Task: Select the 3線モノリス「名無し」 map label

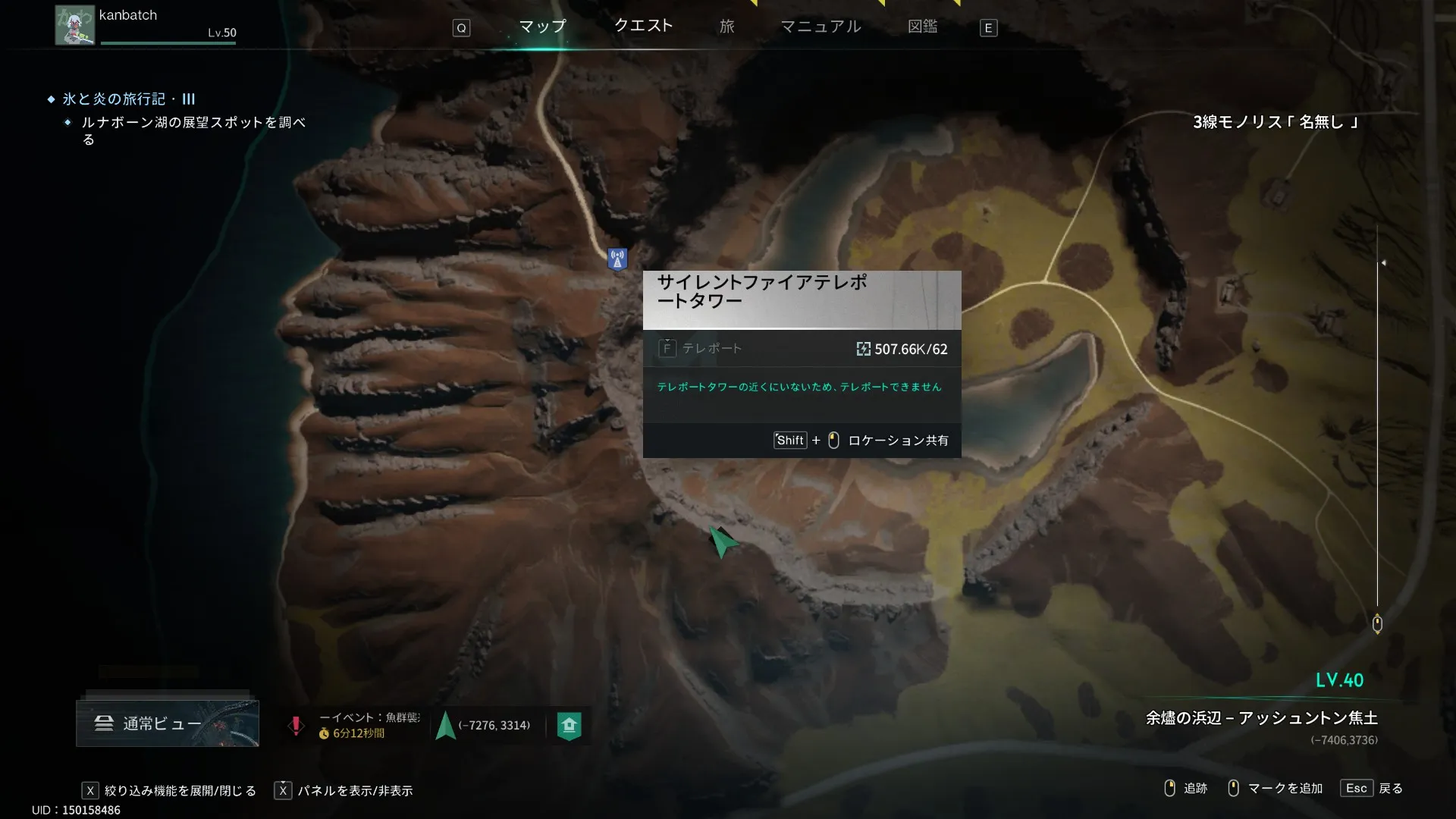Action: 1276,122
